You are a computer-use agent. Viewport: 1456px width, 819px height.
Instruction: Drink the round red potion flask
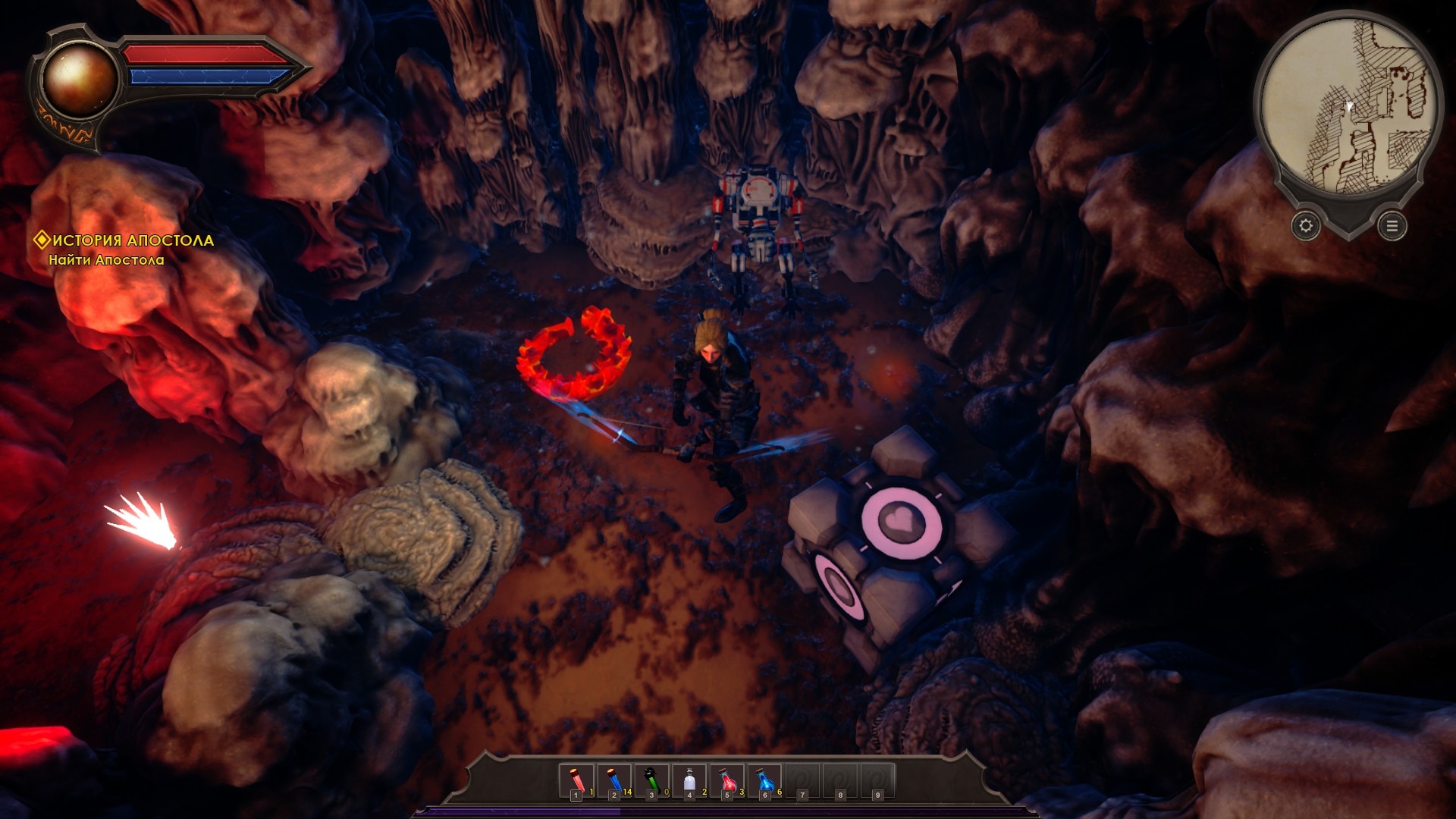(726, 781)
